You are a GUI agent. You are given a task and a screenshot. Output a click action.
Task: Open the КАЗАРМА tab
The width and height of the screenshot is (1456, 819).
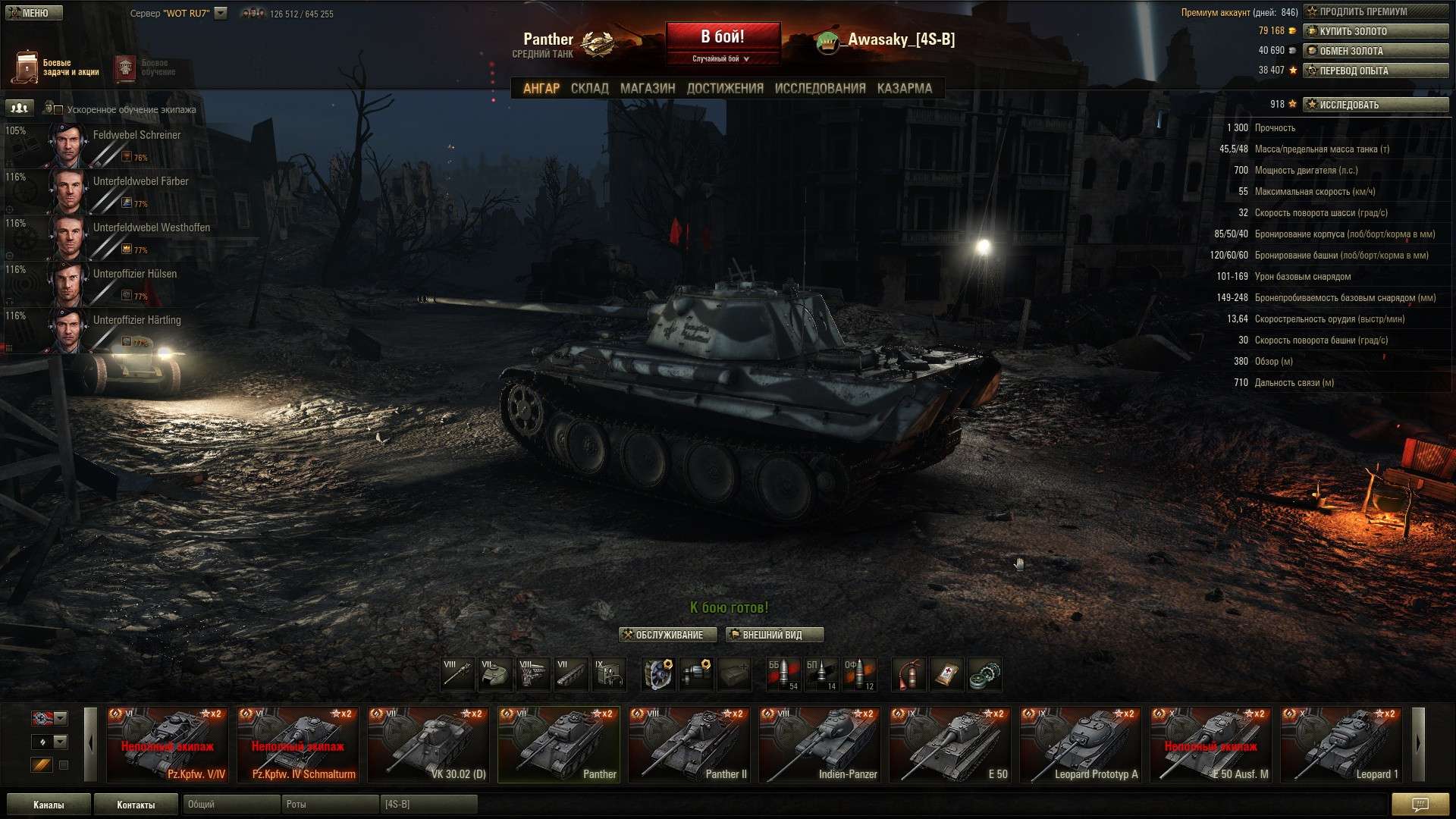(905, 89)
